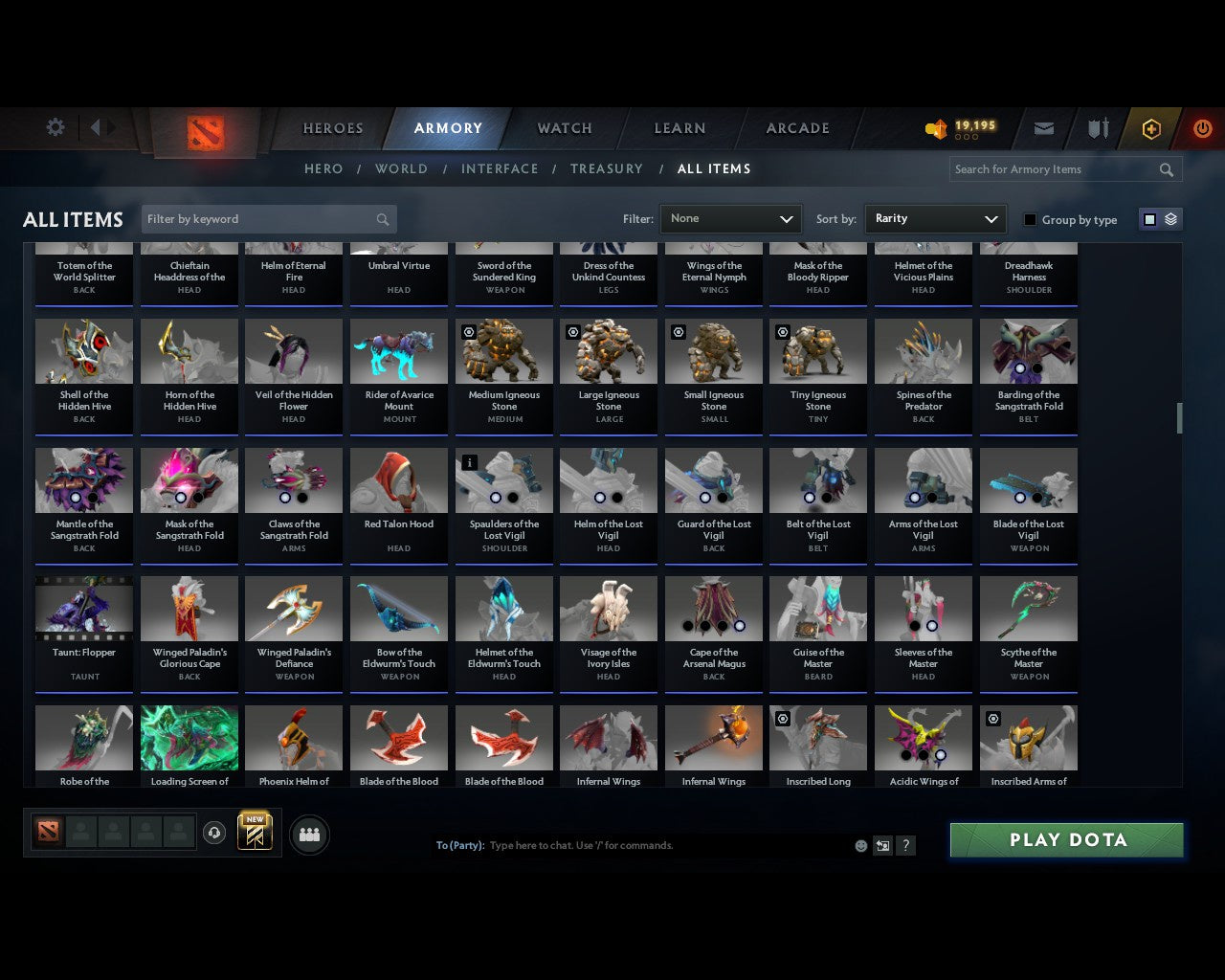Open the settings gear icon
The width and height of the screenshot is (1225, 980).
click(x=55, y=126)
